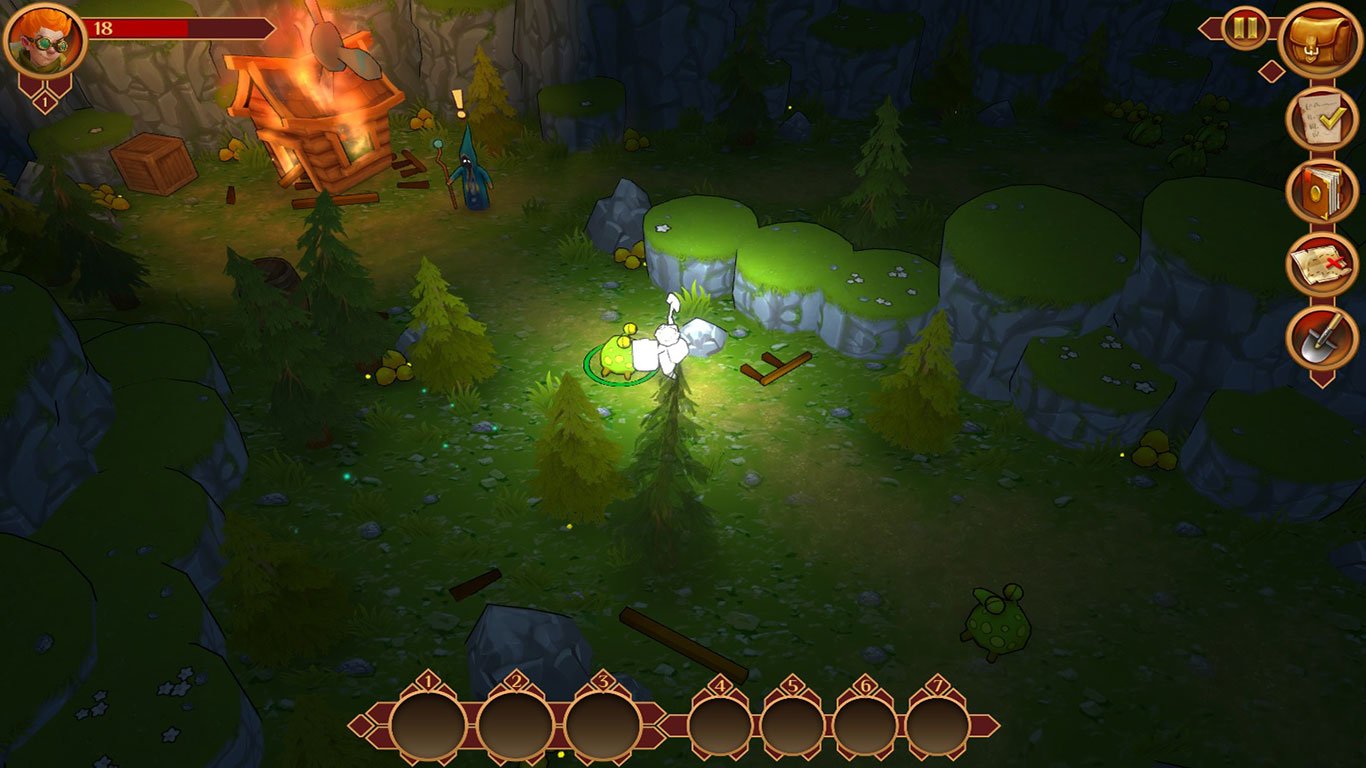
Task: Select hotbar slot number 1
Action: (428, 726)
